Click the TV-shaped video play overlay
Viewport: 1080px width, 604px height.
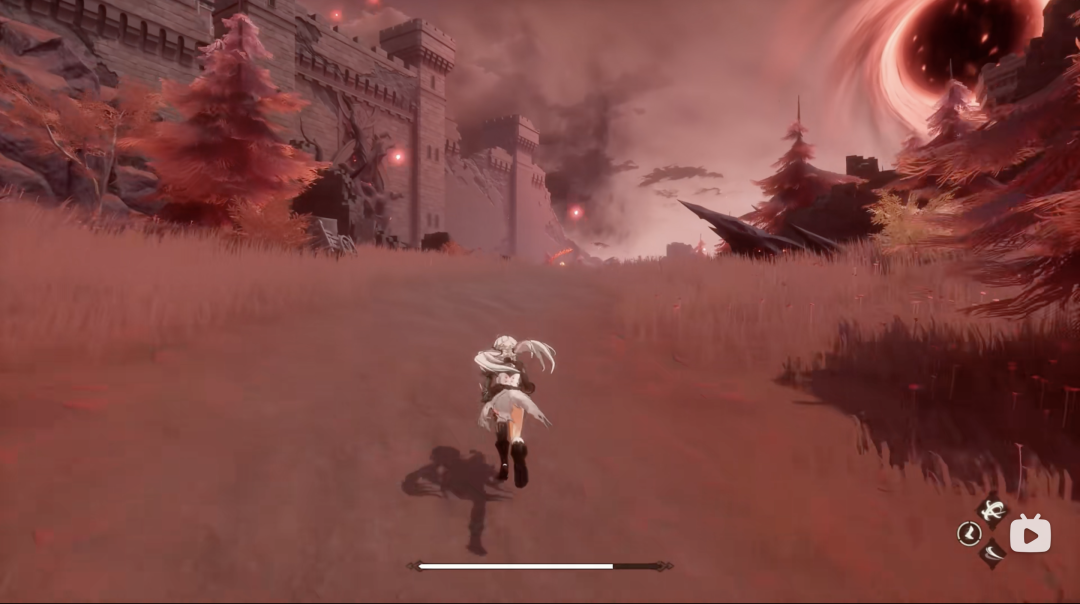pos(1030,534)
